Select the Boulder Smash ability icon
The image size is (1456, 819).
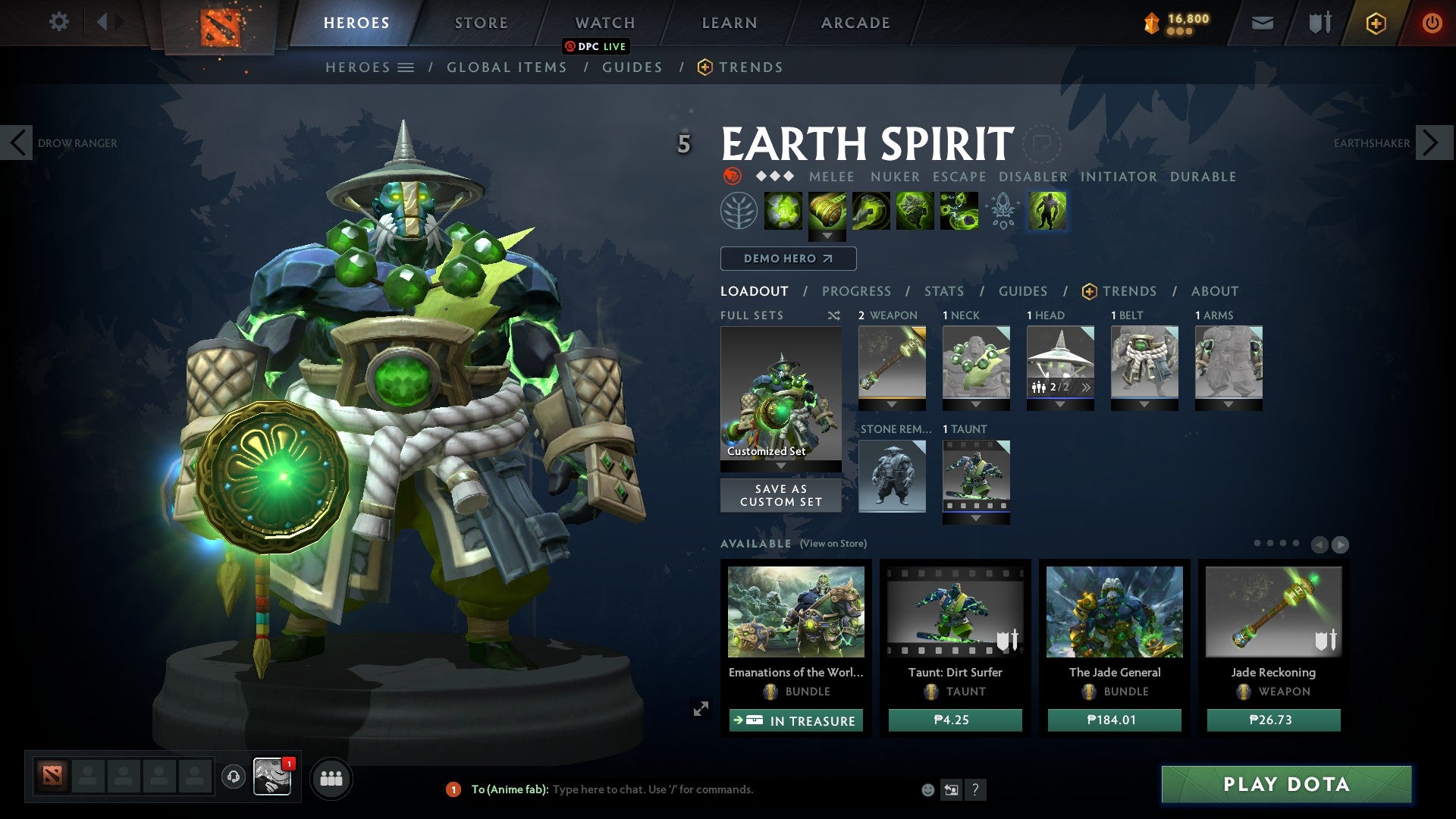pos(784,211)
